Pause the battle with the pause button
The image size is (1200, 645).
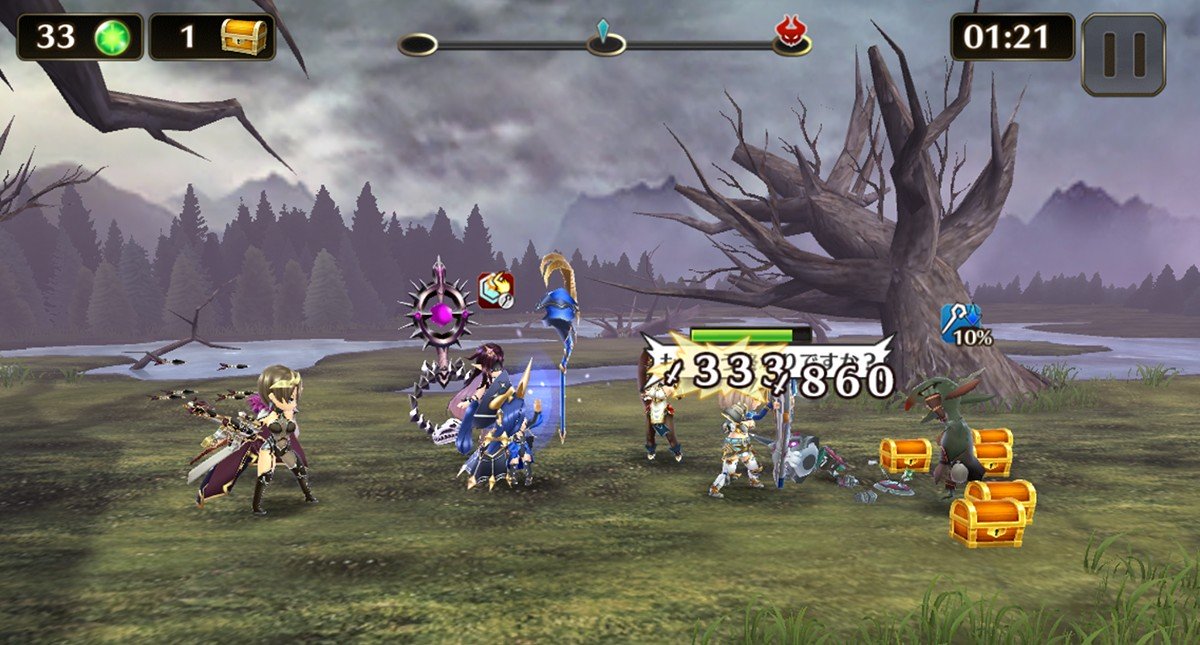coord(1124,54)
